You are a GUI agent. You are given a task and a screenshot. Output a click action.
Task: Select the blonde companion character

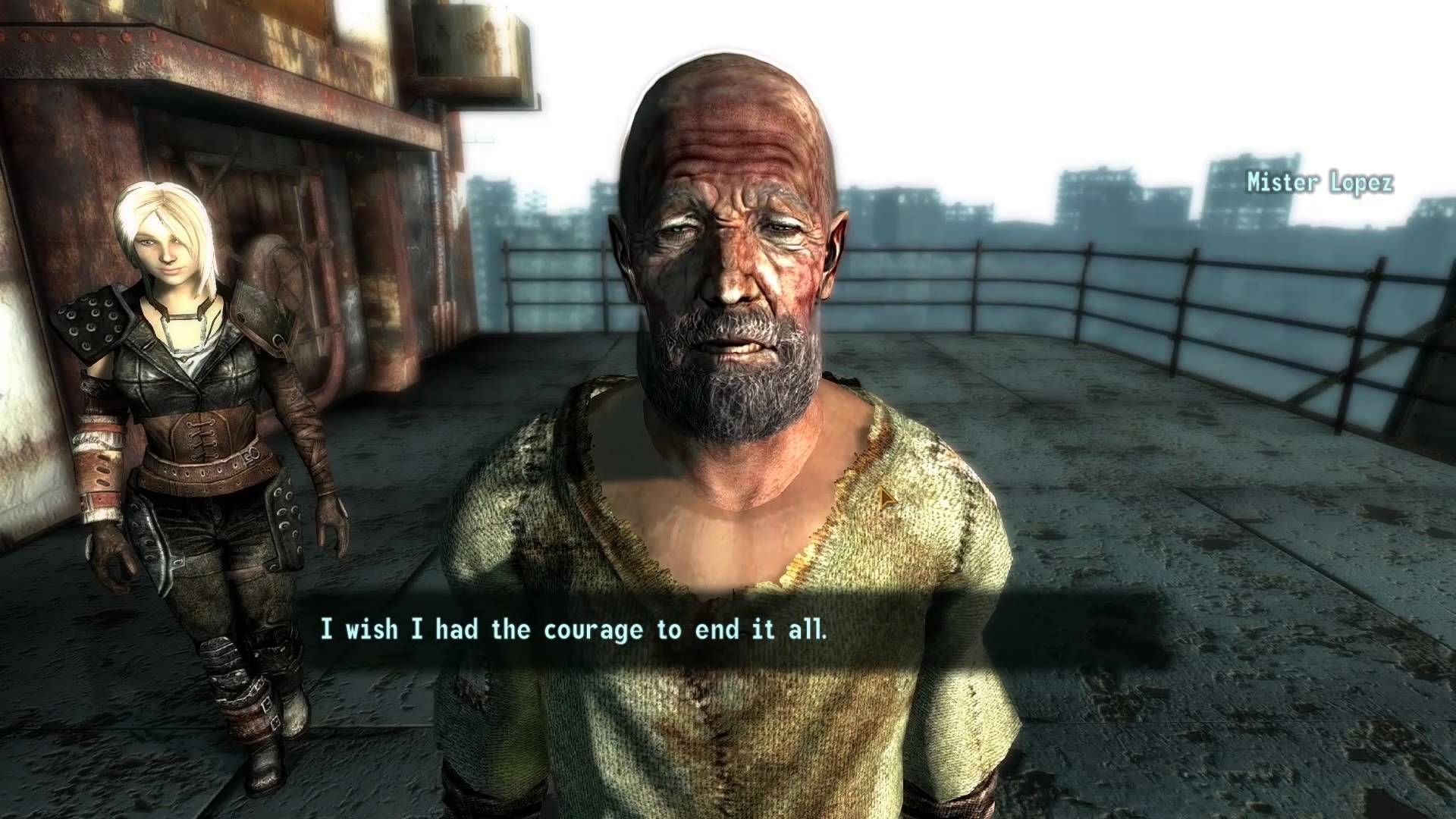point(182,379)
